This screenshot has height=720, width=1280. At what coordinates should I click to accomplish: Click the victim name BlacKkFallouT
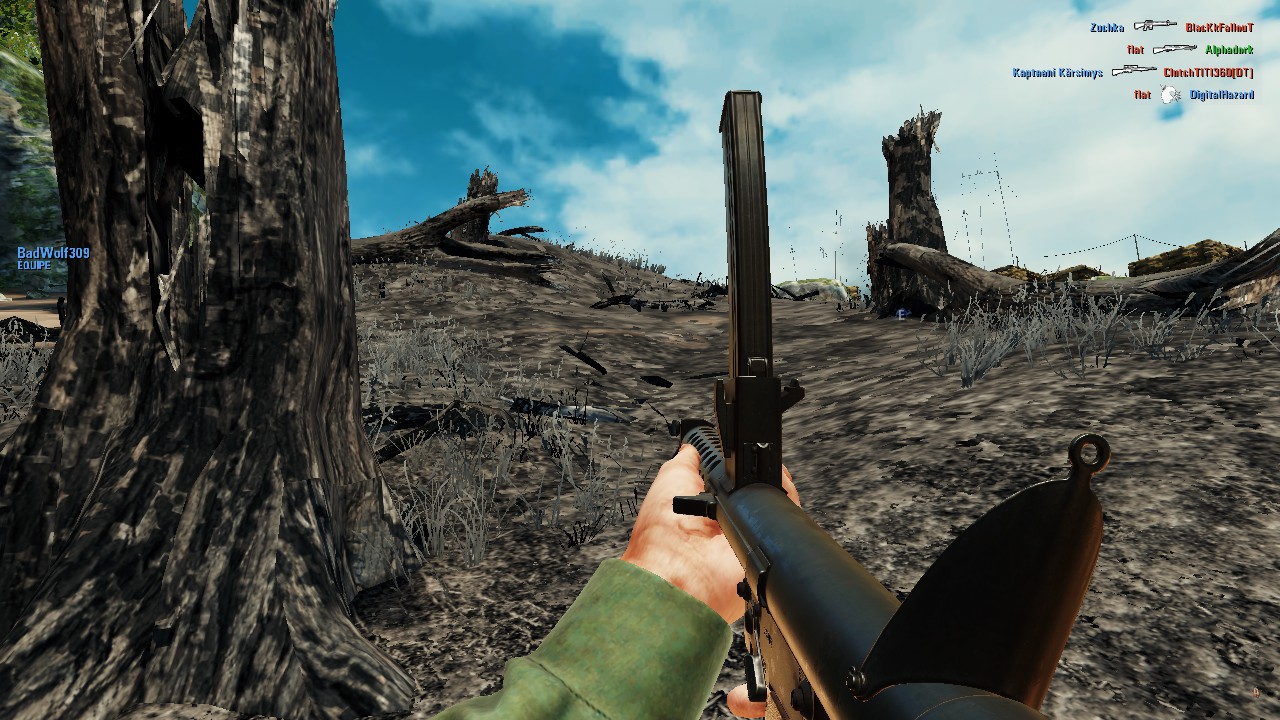(1219, 28)
